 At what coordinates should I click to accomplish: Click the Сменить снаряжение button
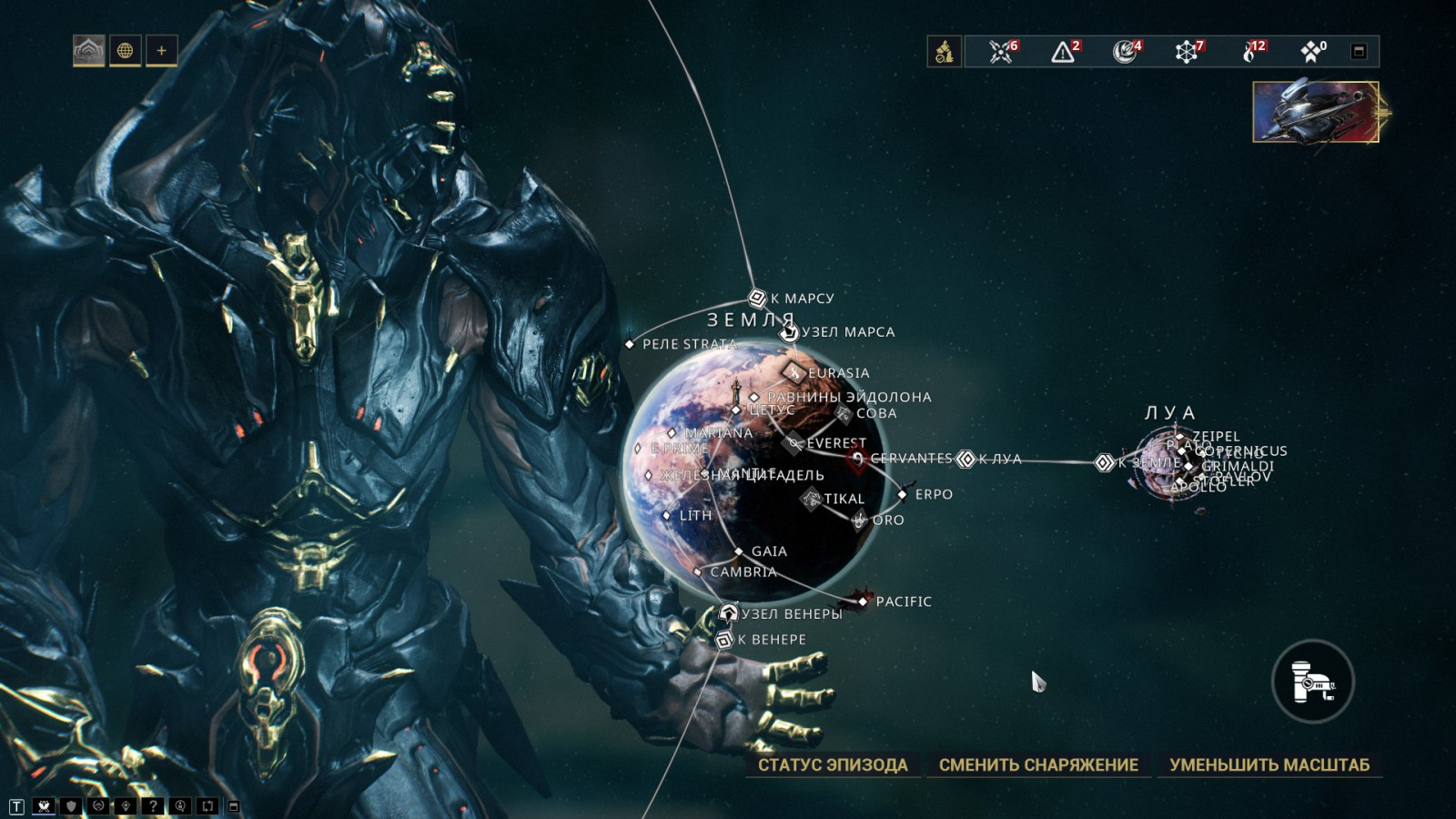coord(1038,764)
